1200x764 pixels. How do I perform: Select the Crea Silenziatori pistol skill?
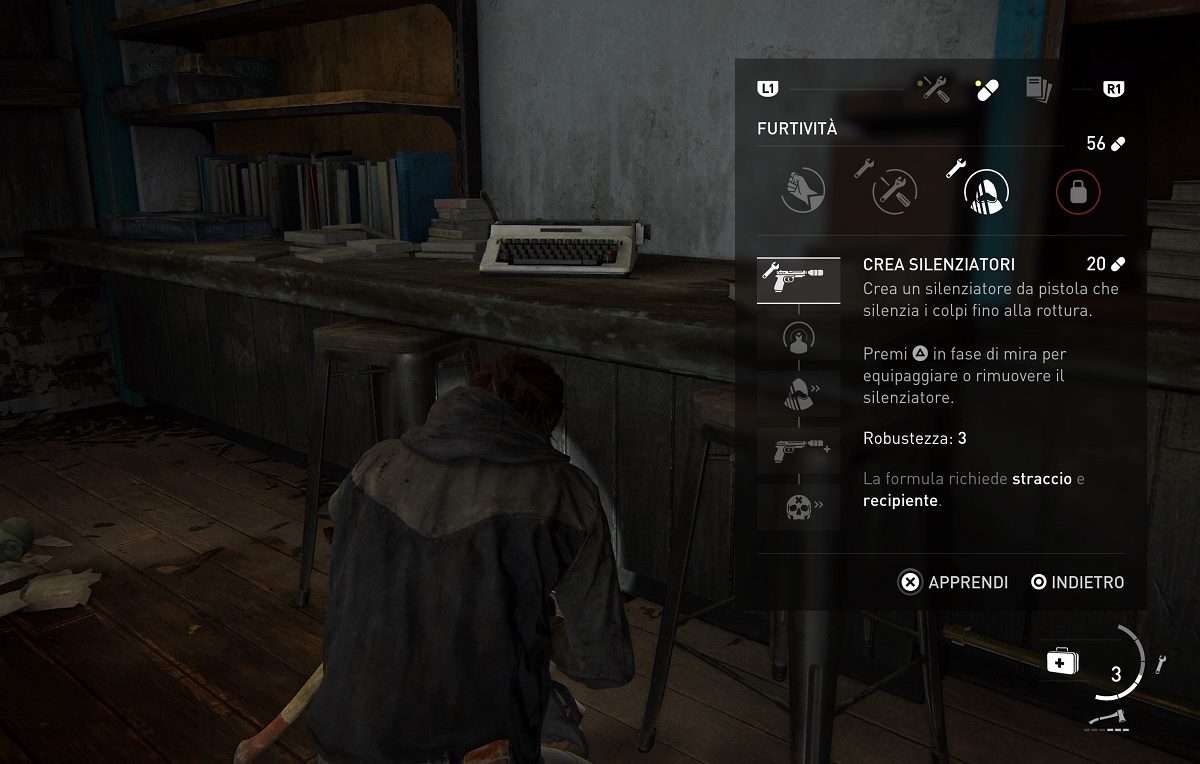[797, 280]
